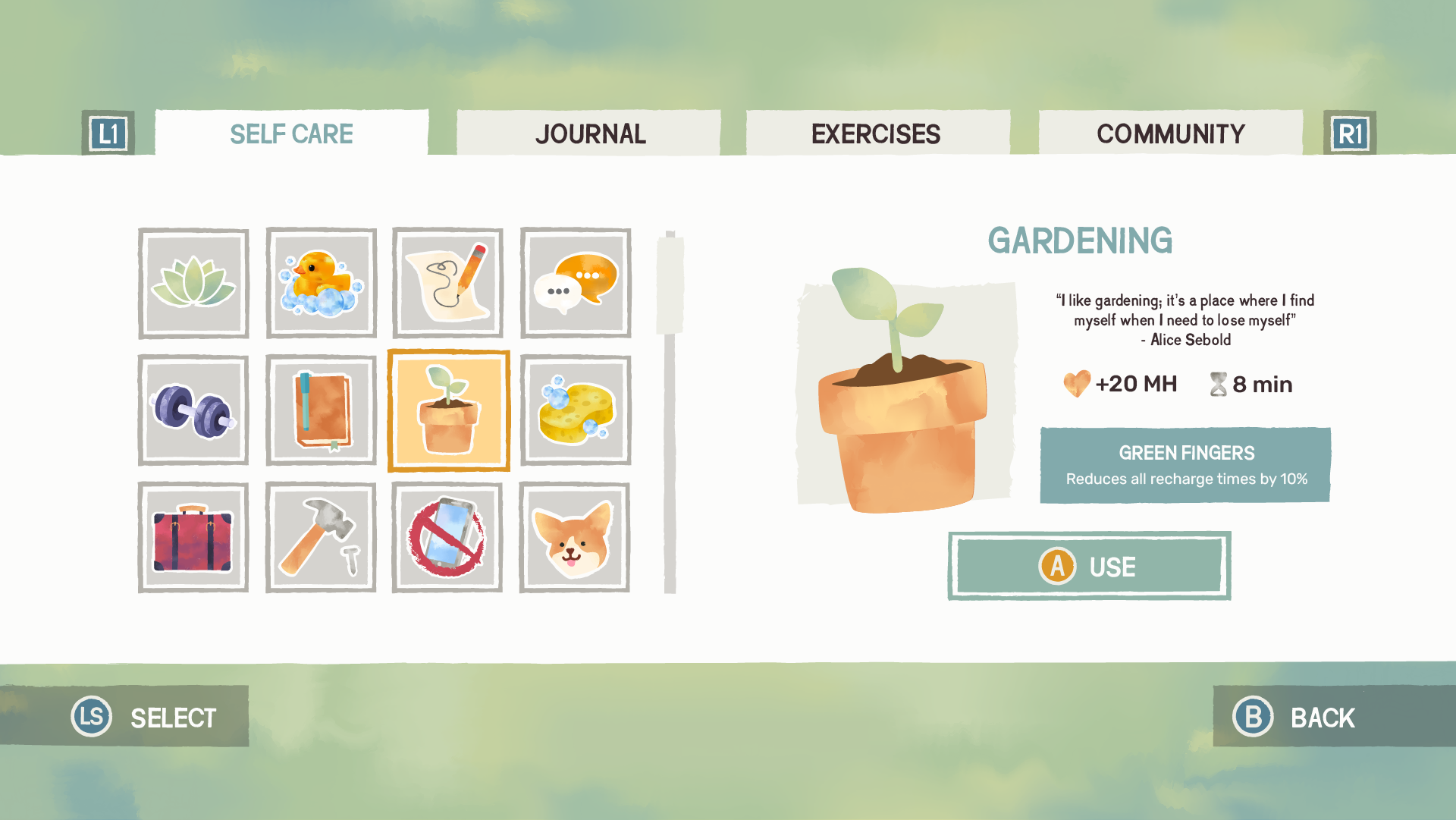The image size is (1456, 820).
Task: Pick the soapy sponge cleaning tile
Action: click(x=576, y=410)
